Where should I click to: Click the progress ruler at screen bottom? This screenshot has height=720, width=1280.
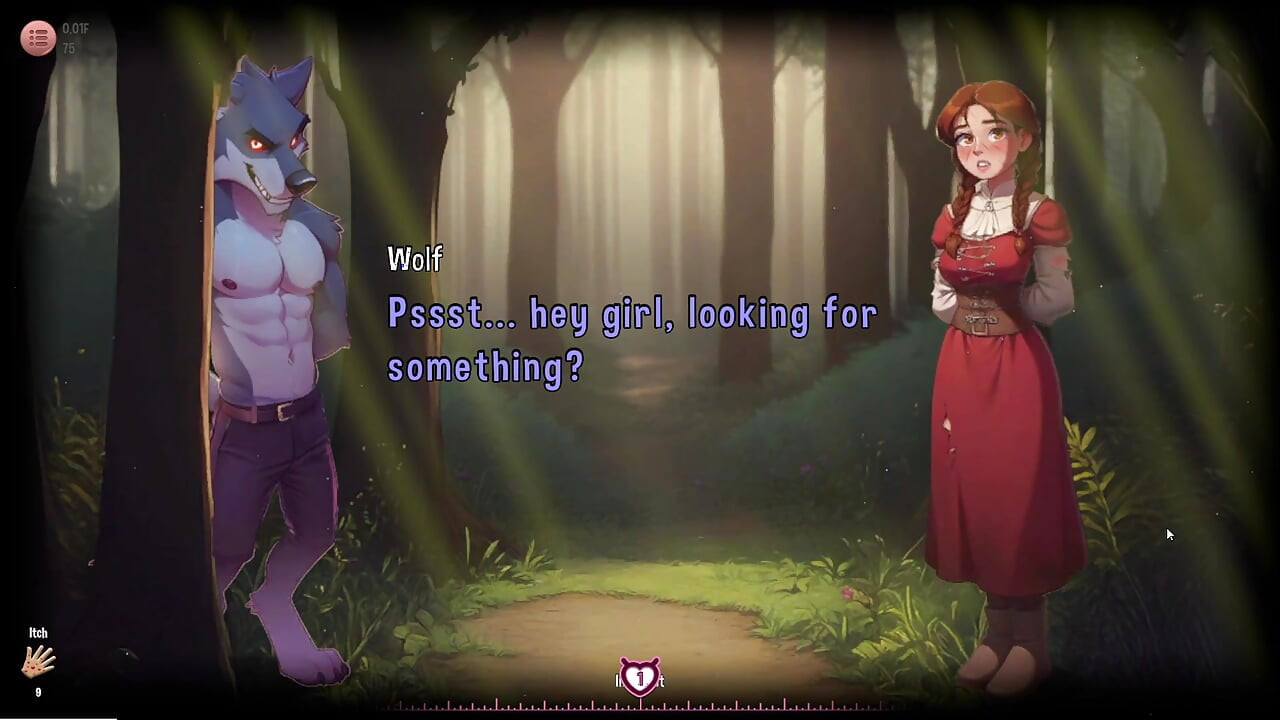640,706
